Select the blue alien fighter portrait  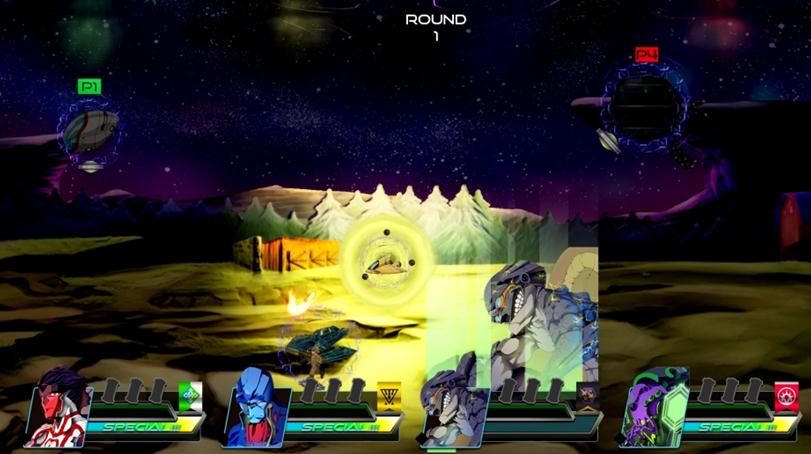(258, 405)
